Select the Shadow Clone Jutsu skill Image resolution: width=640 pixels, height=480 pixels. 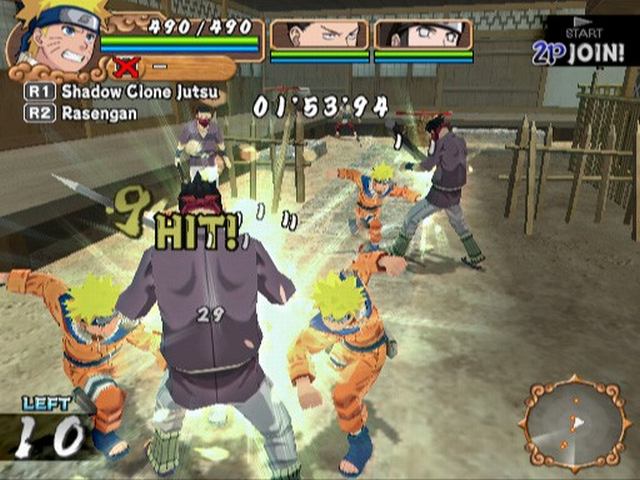pos(120,92)
